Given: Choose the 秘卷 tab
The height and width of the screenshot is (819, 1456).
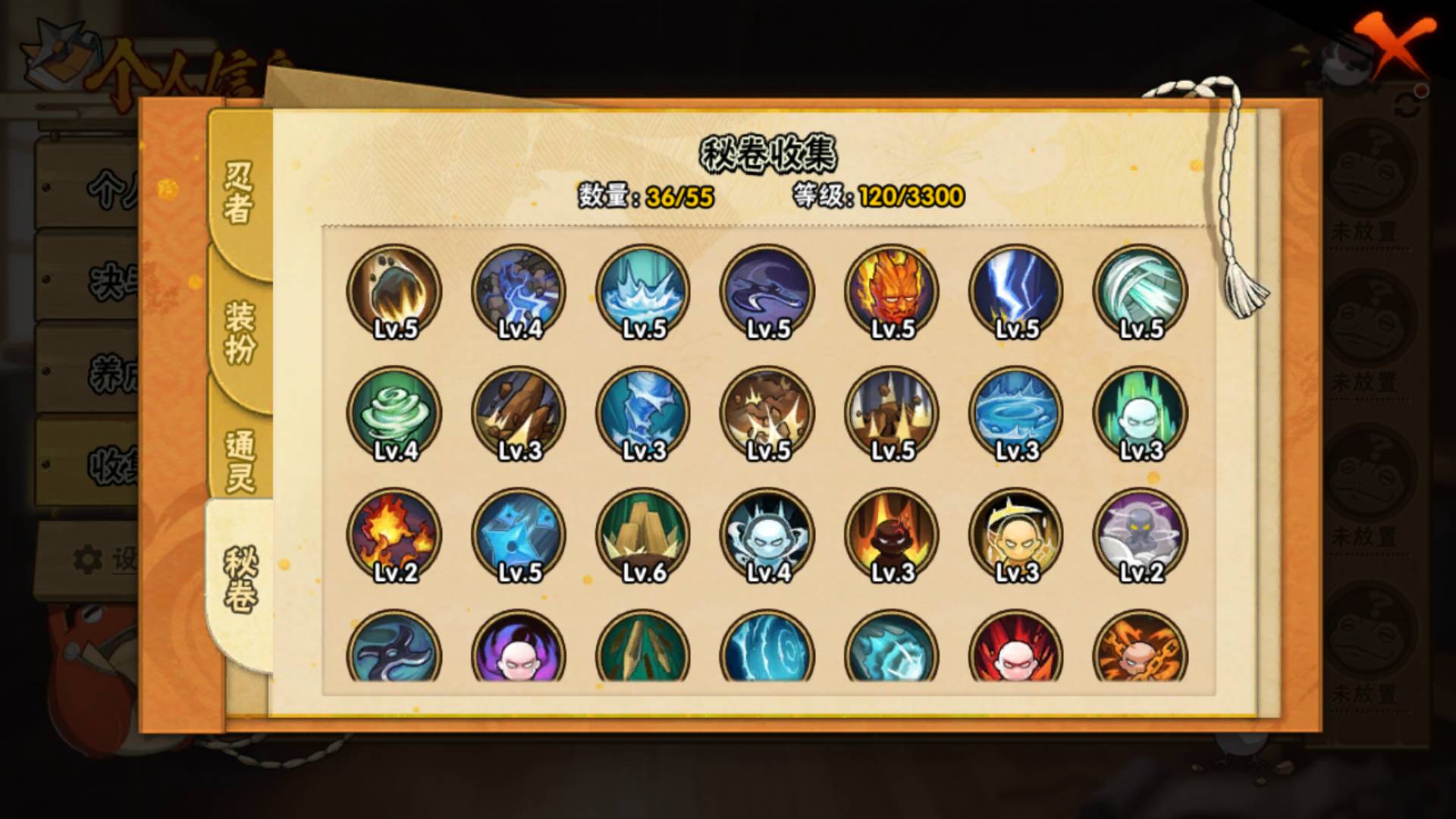Looking at the screenshot, I should click(240, 579).
